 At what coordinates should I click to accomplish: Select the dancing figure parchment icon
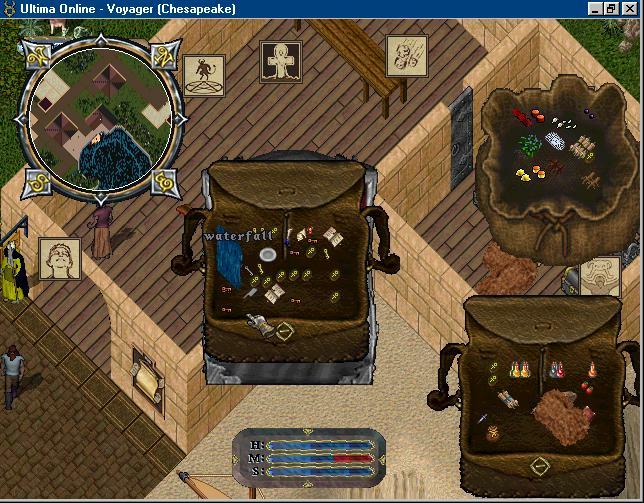pos(203,75)
